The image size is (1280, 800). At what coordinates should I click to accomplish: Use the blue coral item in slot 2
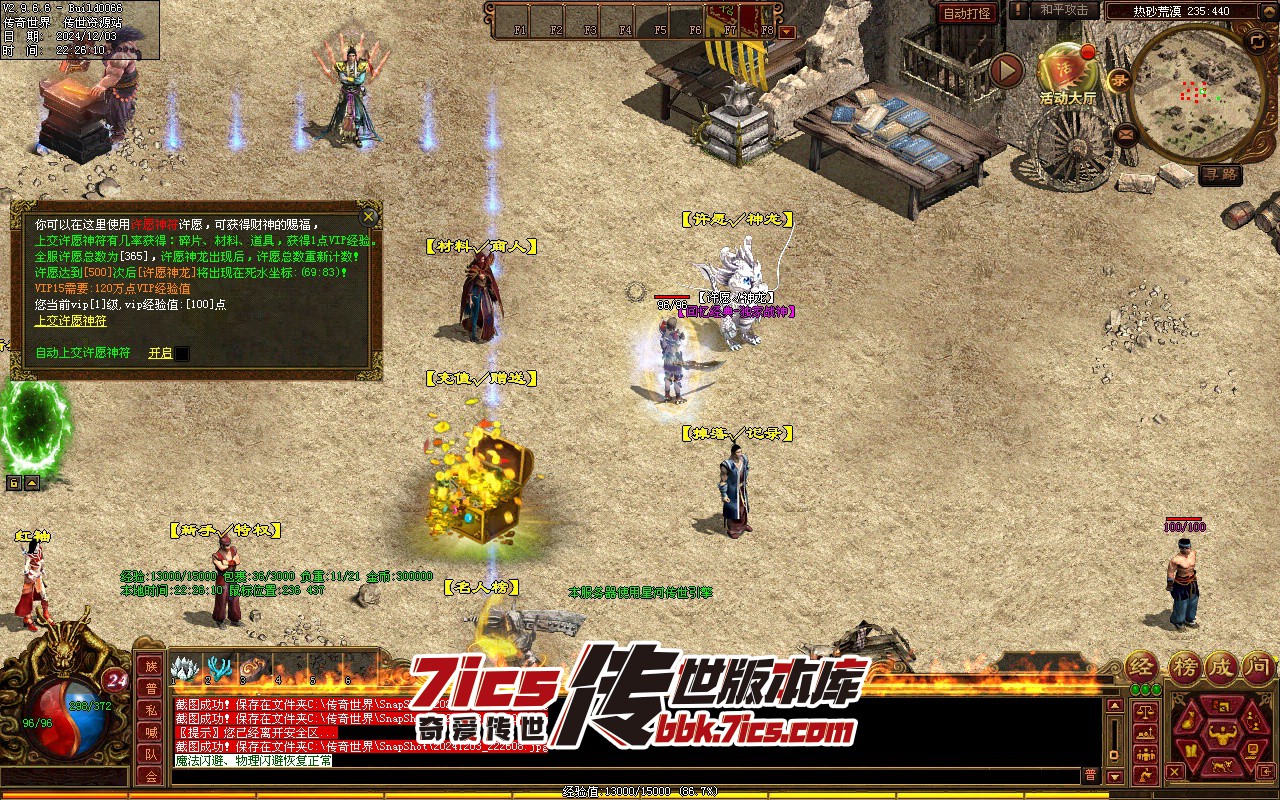tap(219, 668)
